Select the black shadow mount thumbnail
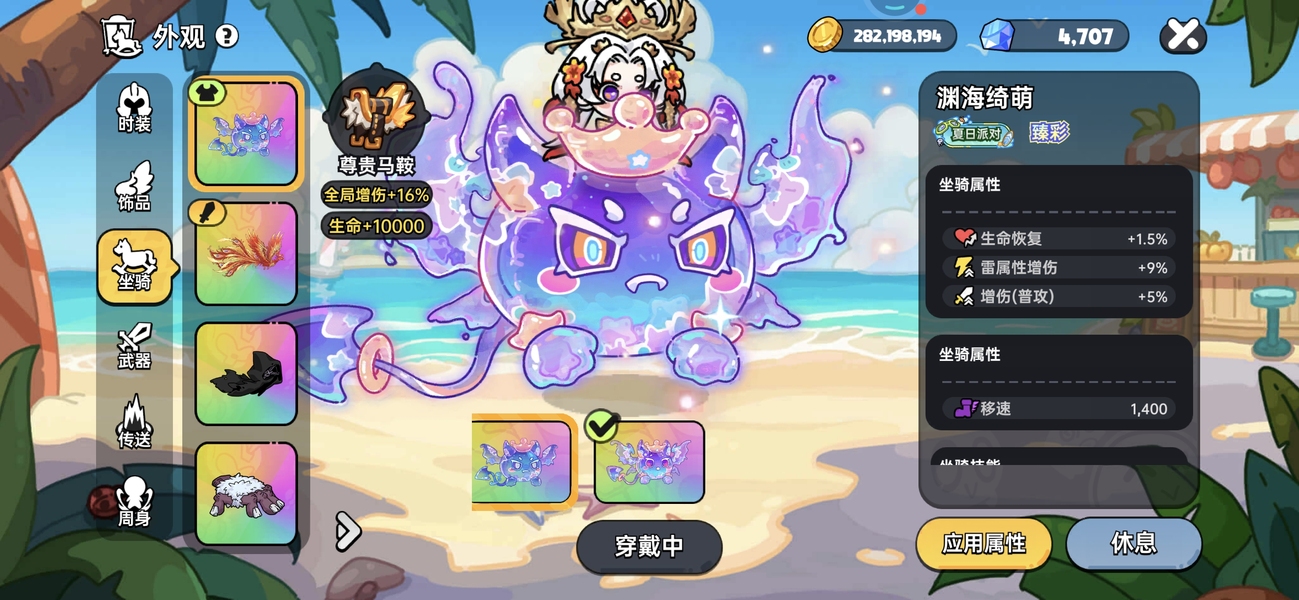 246,374
